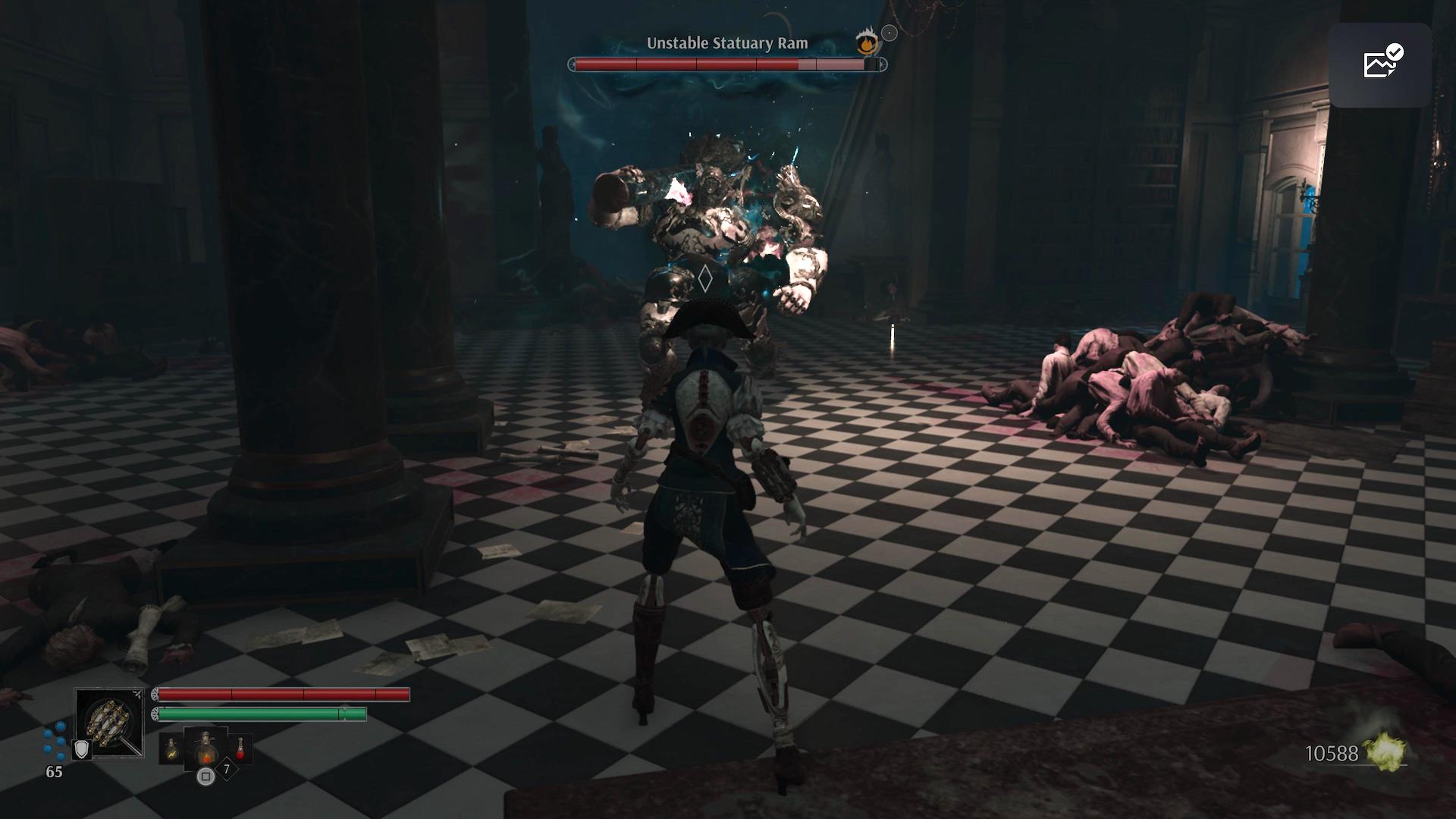This screenshot has height=819, width=1456.
Task: Select the equipped fan weapon slot
Action: pos(109,722)
